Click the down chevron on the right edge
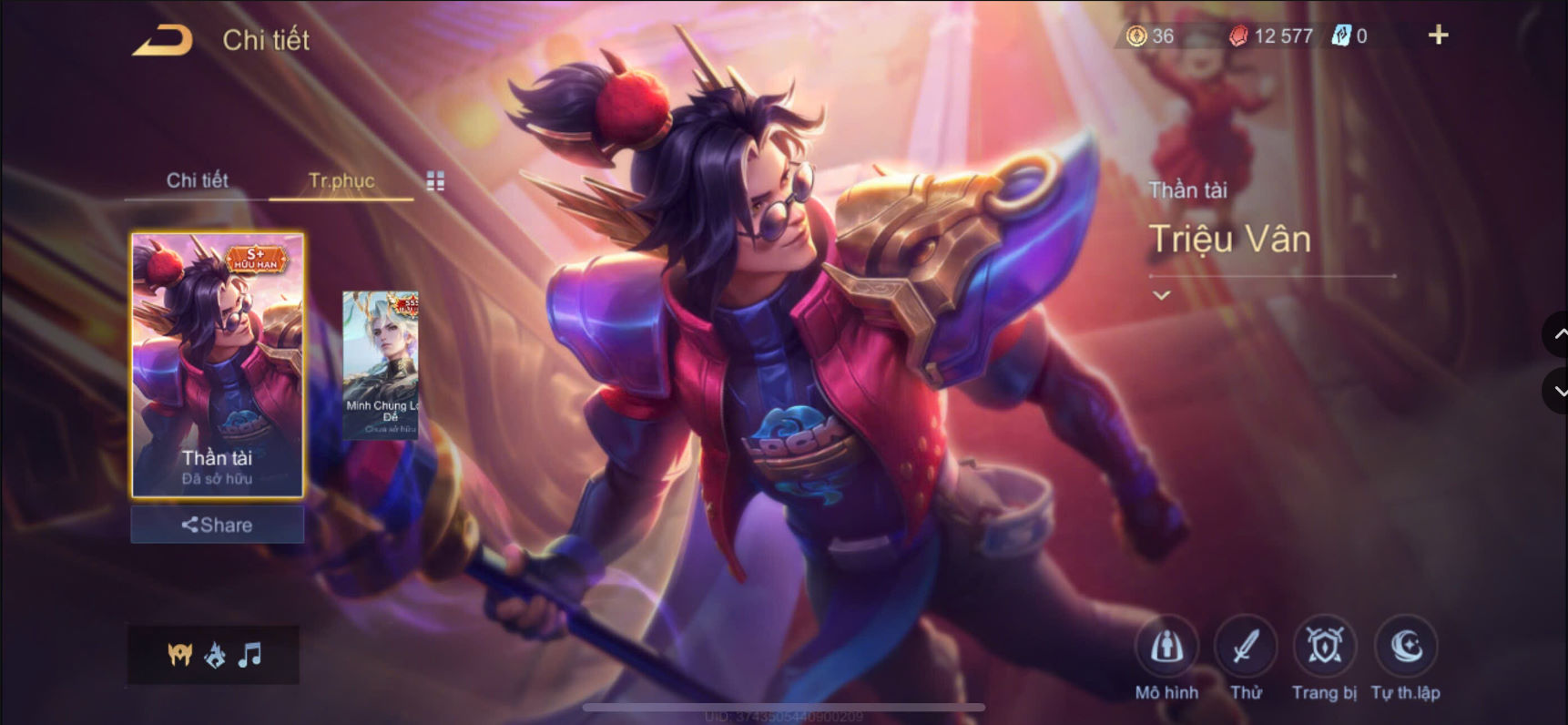 point(1555,392)
